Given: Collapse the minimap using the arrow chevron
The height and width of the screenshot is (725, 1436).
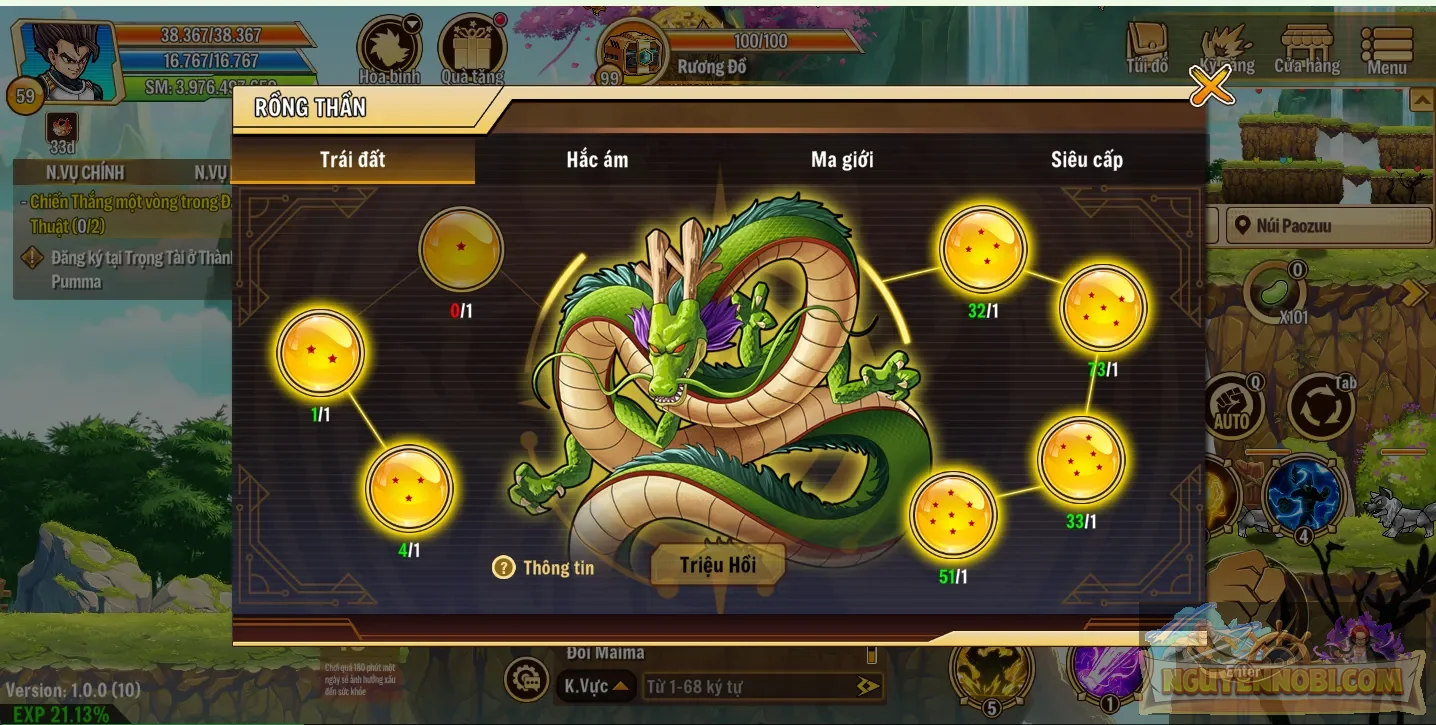Looking at the screenshot, I should 1421,100.
